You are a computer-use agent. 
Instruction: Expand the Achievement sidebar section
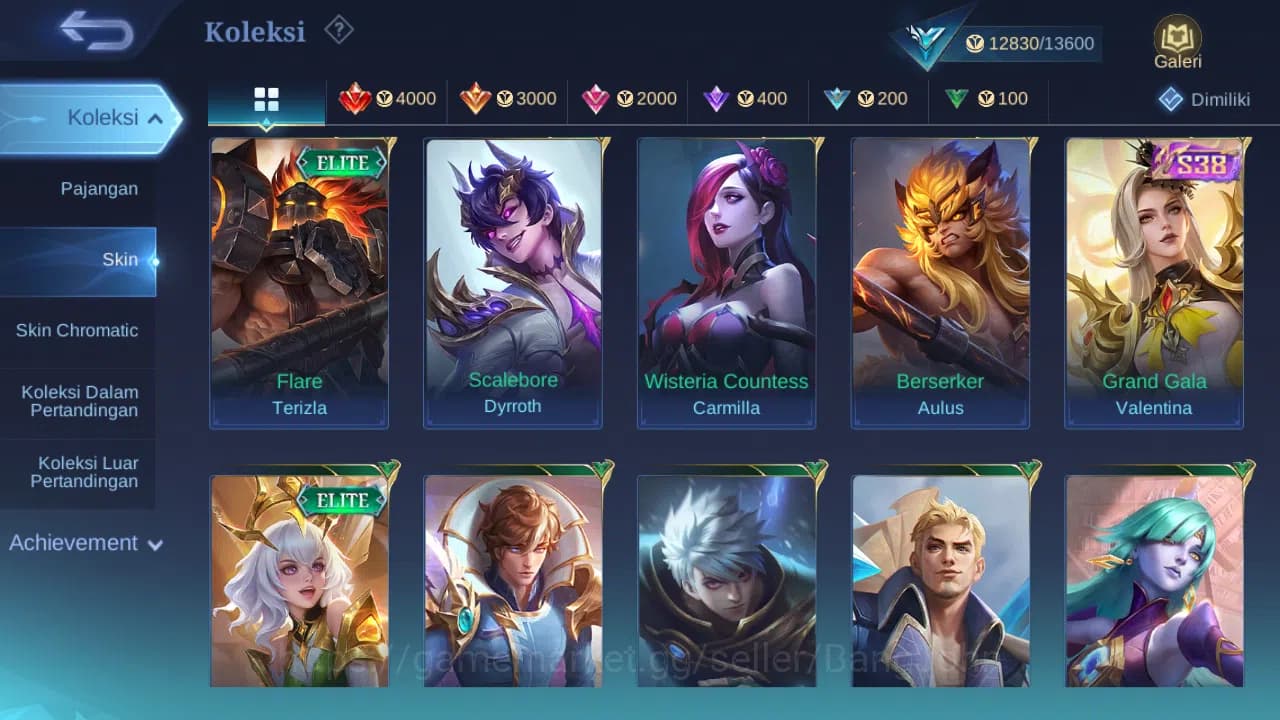[x=85, y=543]
